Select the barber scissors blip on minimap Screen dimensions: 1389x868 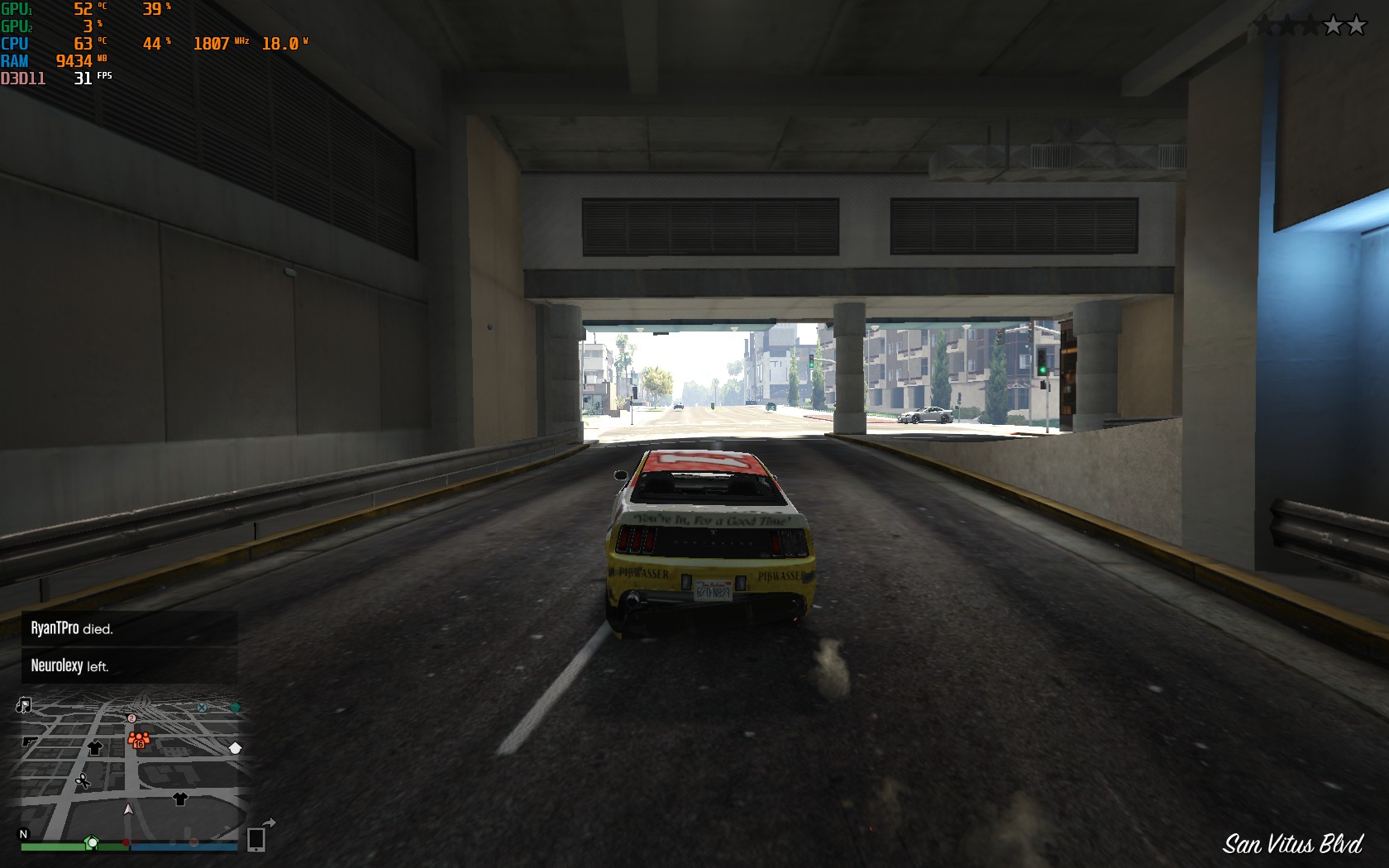click(x=83, y=780)
